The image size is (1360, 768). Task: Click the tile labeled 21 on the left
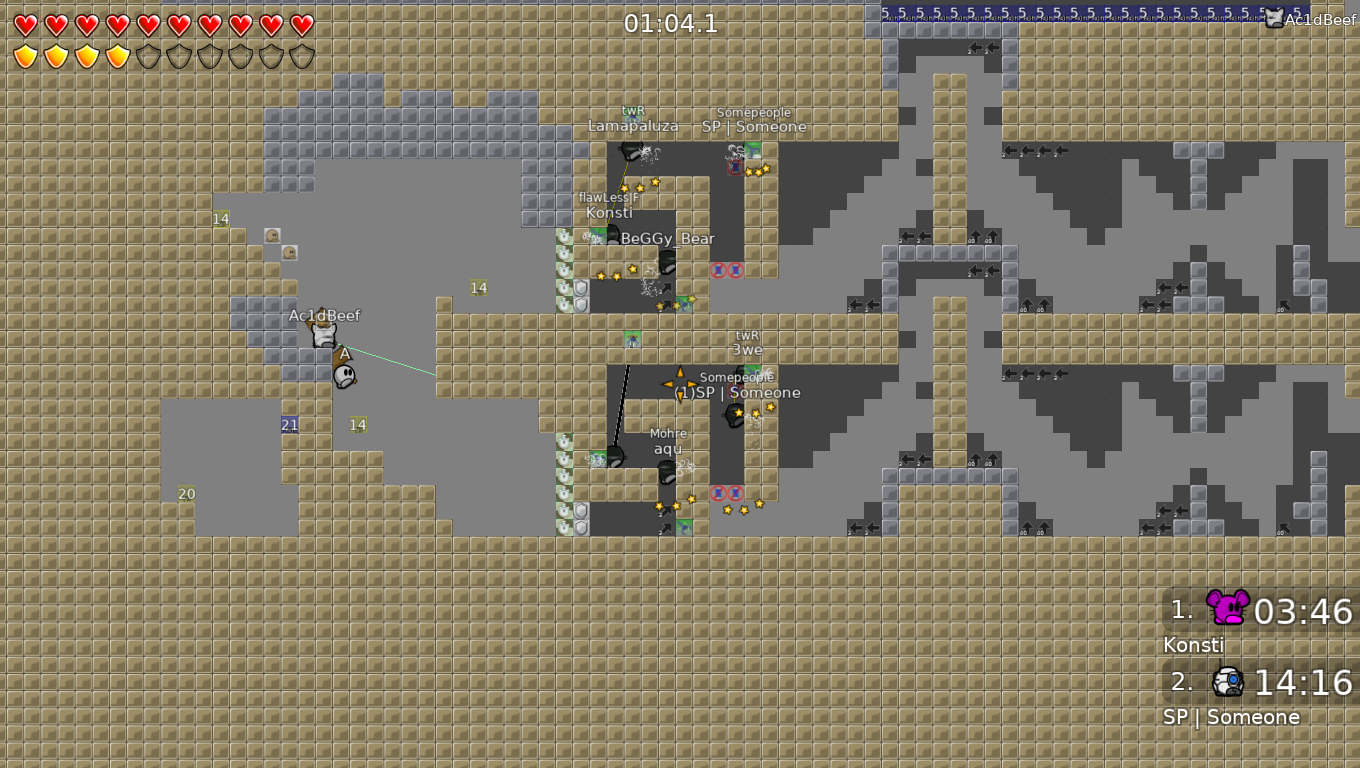pyautogui.click(x=289, y=425)
